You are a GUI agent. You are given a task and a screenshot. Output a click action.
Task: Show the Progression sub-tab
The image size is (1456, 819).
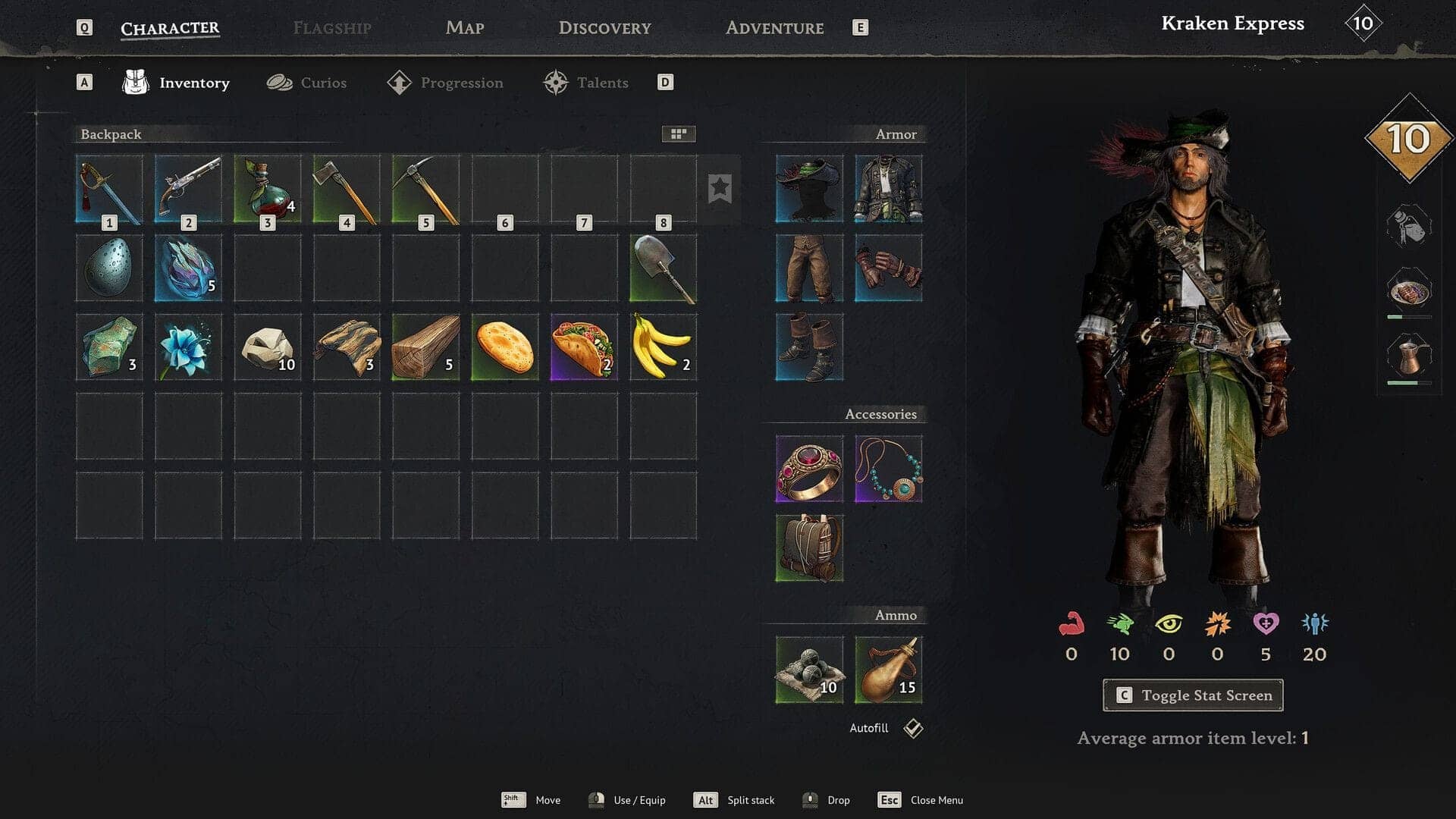tap(445, 83)
